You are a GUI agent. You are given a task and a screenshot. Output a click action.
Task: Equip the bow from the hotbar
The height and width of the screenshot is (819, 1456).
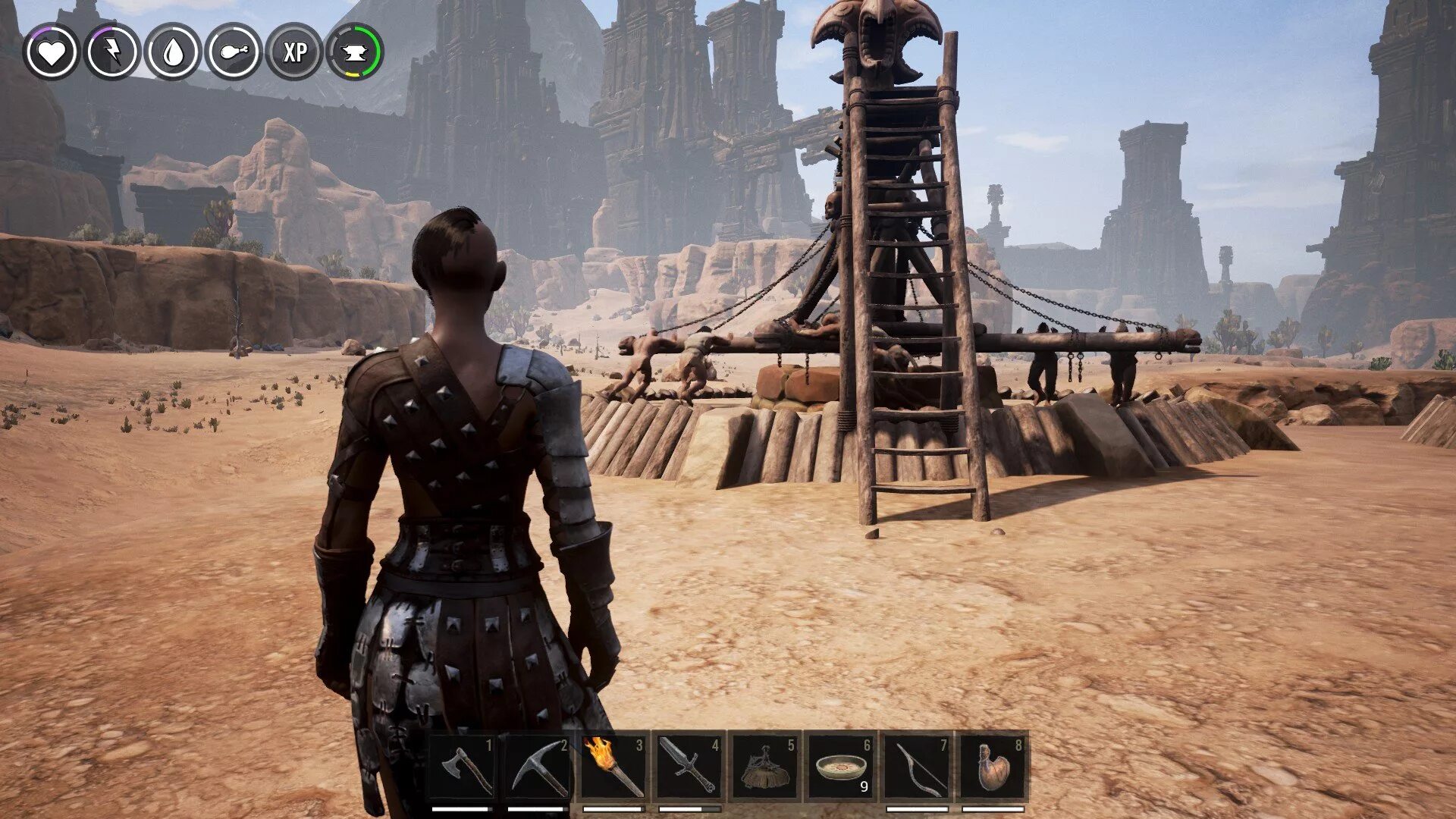918,767
